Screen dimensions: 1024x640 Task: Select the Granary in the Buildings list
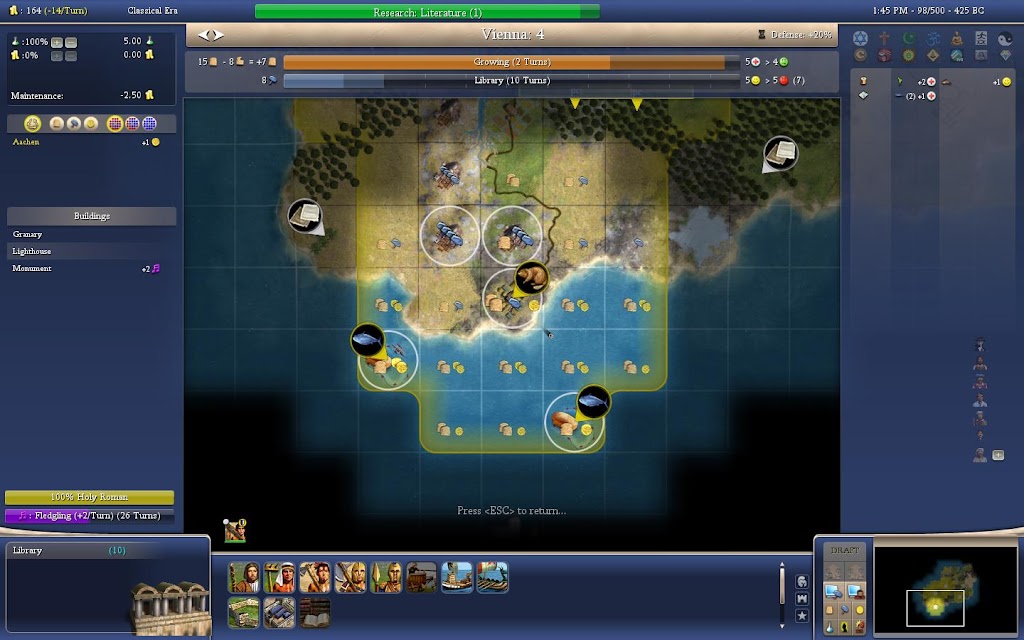(x=28, y=235)
